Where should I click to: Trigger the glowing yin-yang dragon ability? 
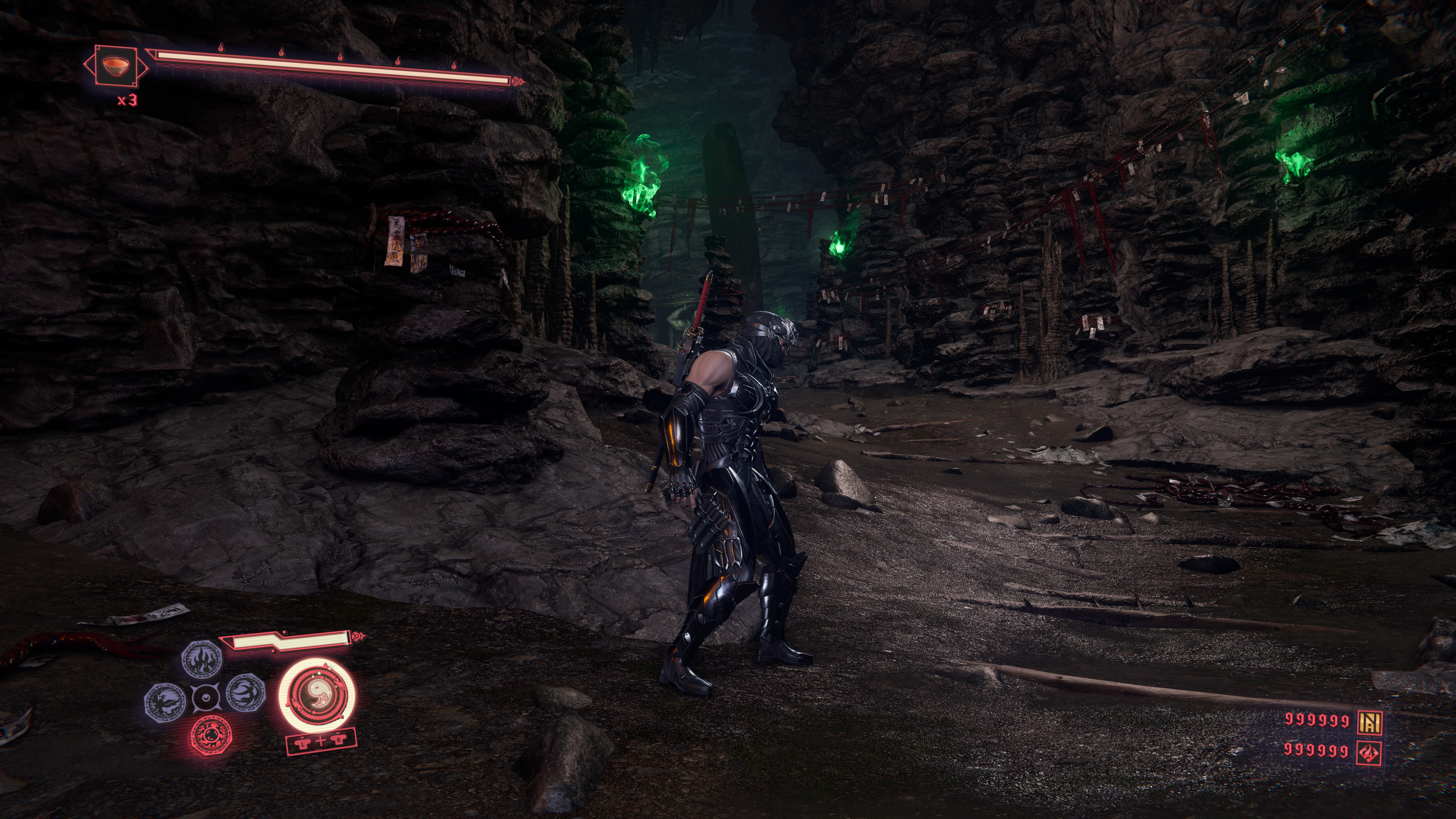point(317,695)
